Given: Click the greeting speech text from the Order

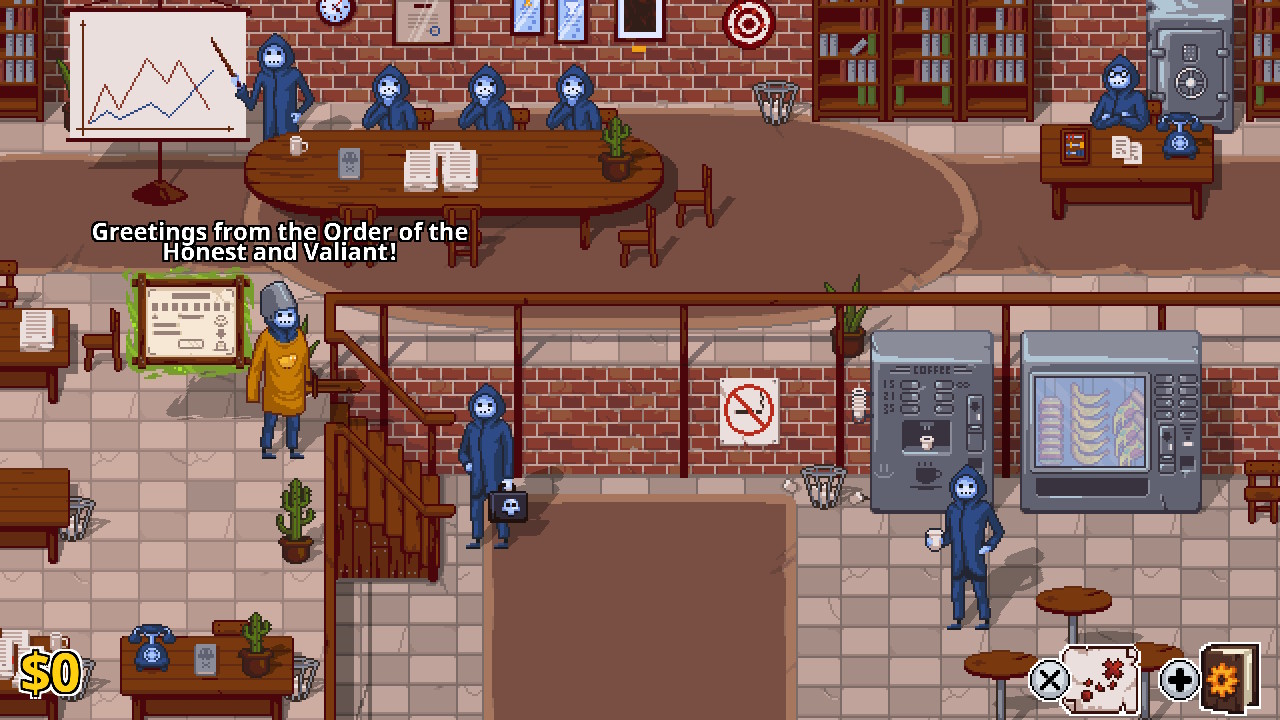Looking at the screenshot, I should pyautogui.click(x=280, y=241).
